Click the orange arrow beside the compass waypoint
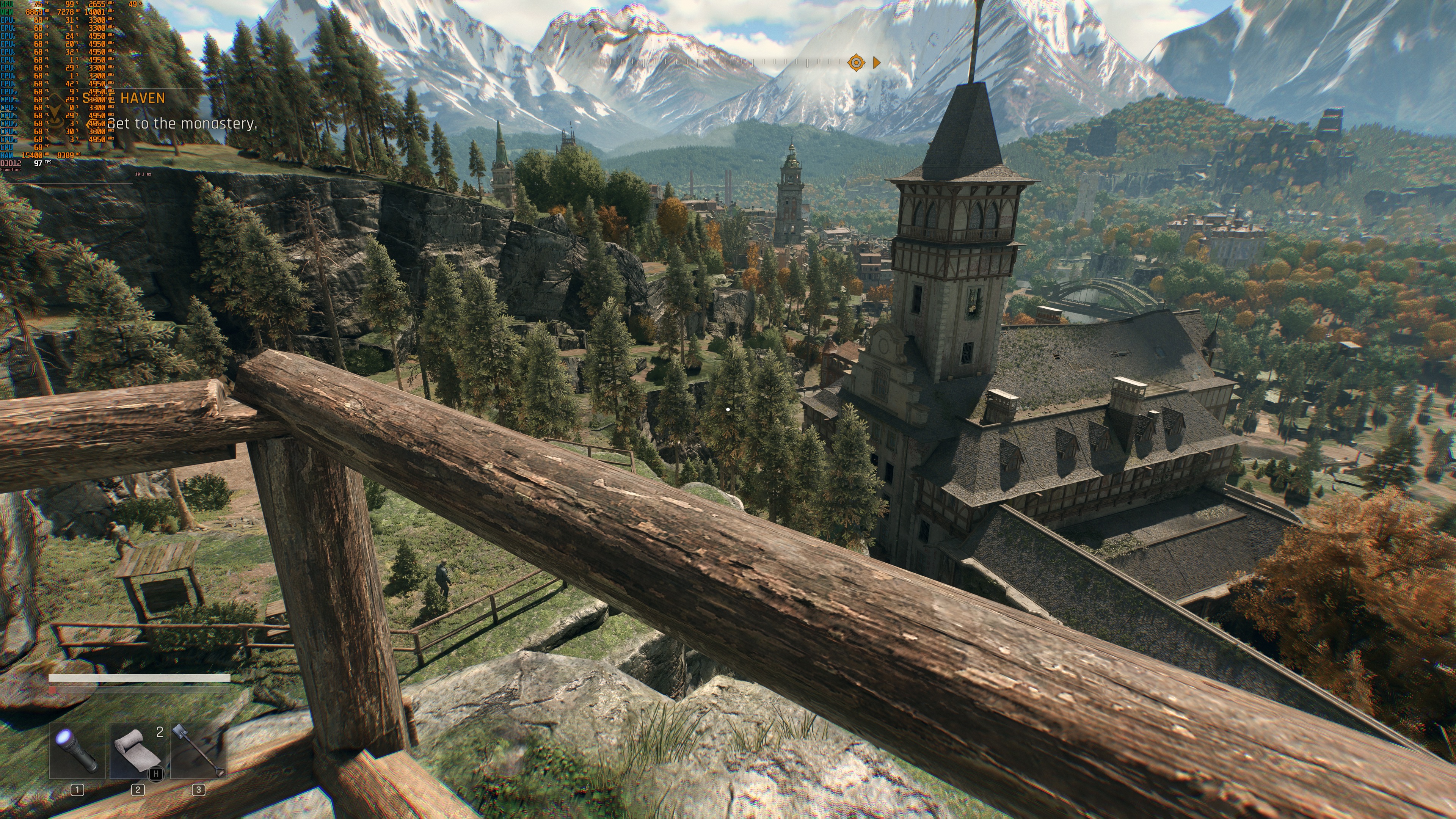 pyautogui.click(x=877, y=63)
